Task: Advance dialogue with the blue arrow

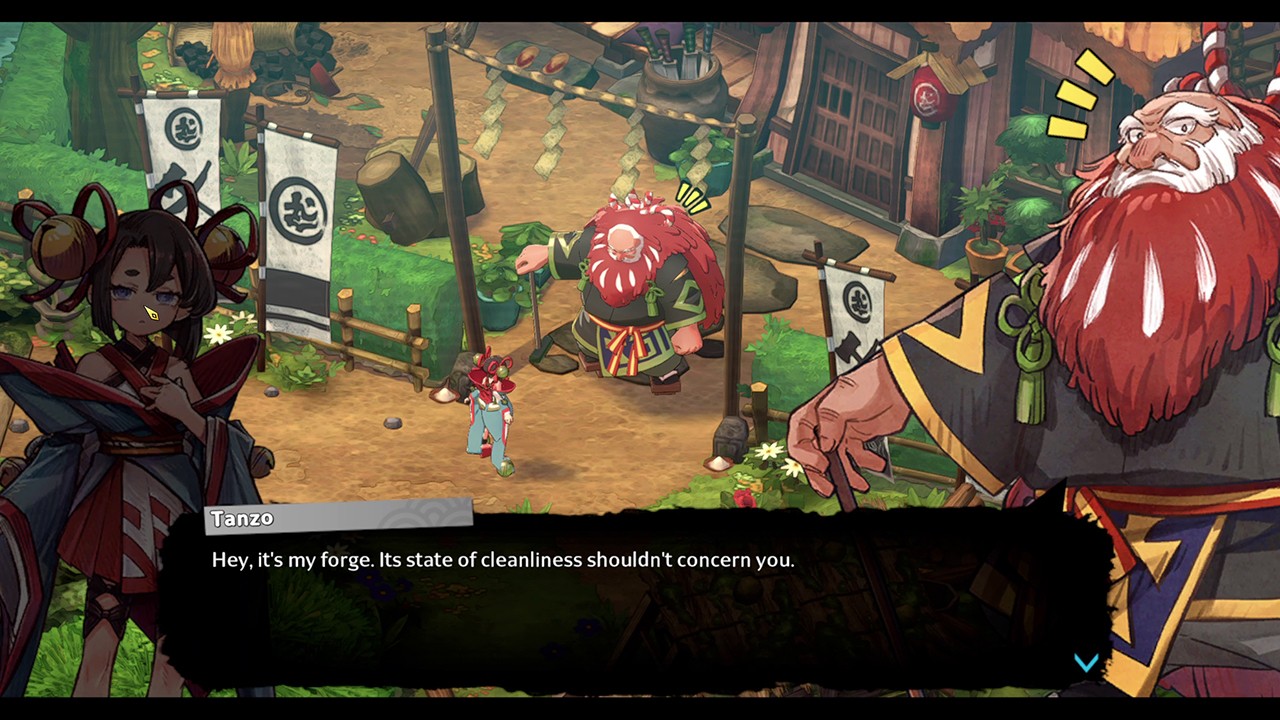Action: (x=1086, y=662)
